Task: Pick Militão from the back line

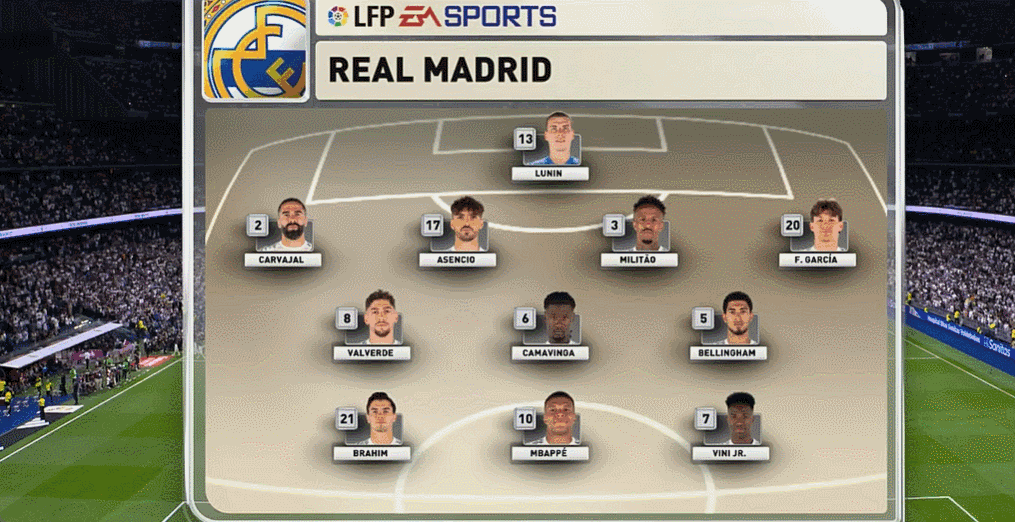Action: click(x=648, y=226)
